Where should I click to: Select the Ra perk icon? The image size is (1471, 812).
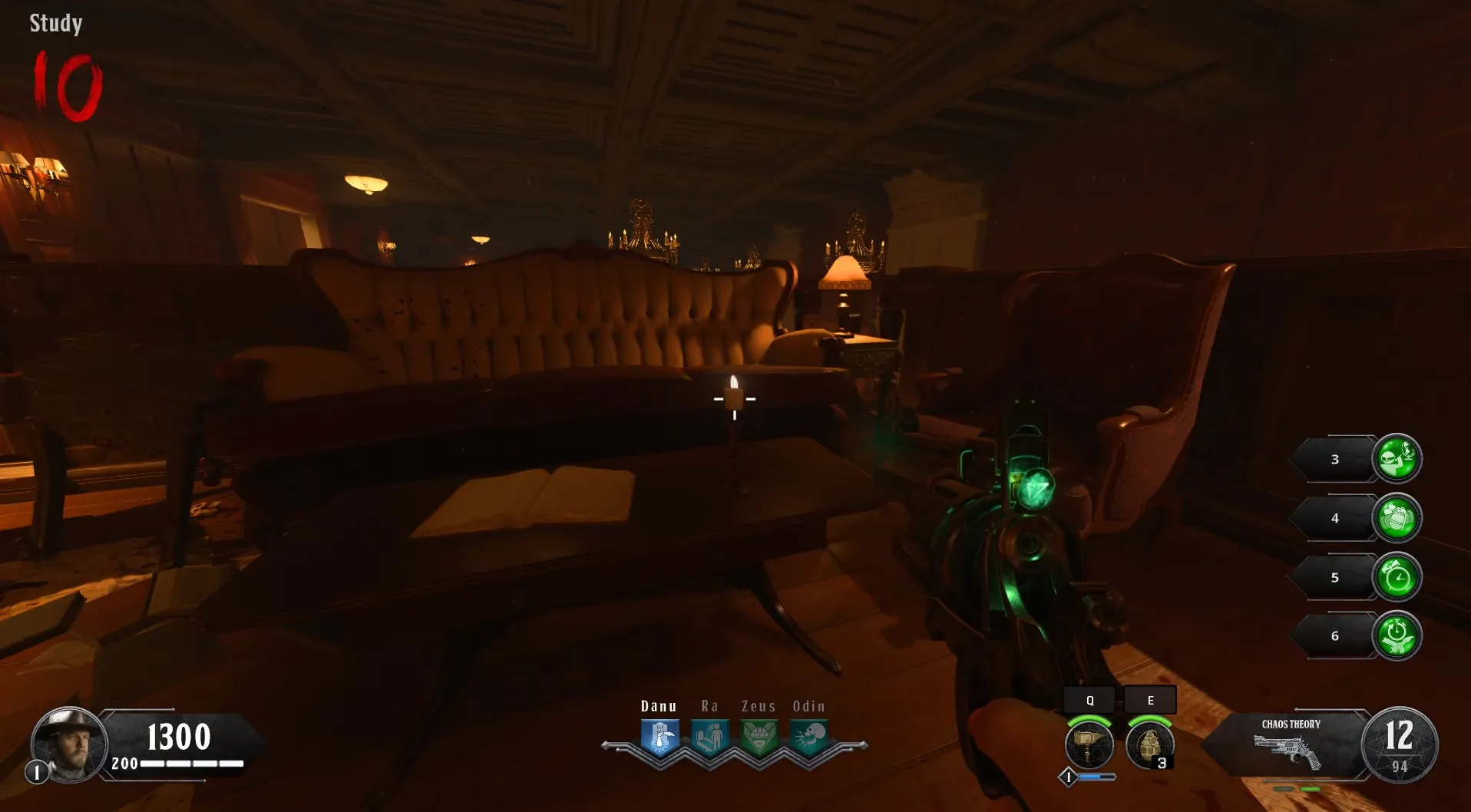(709, 738)
